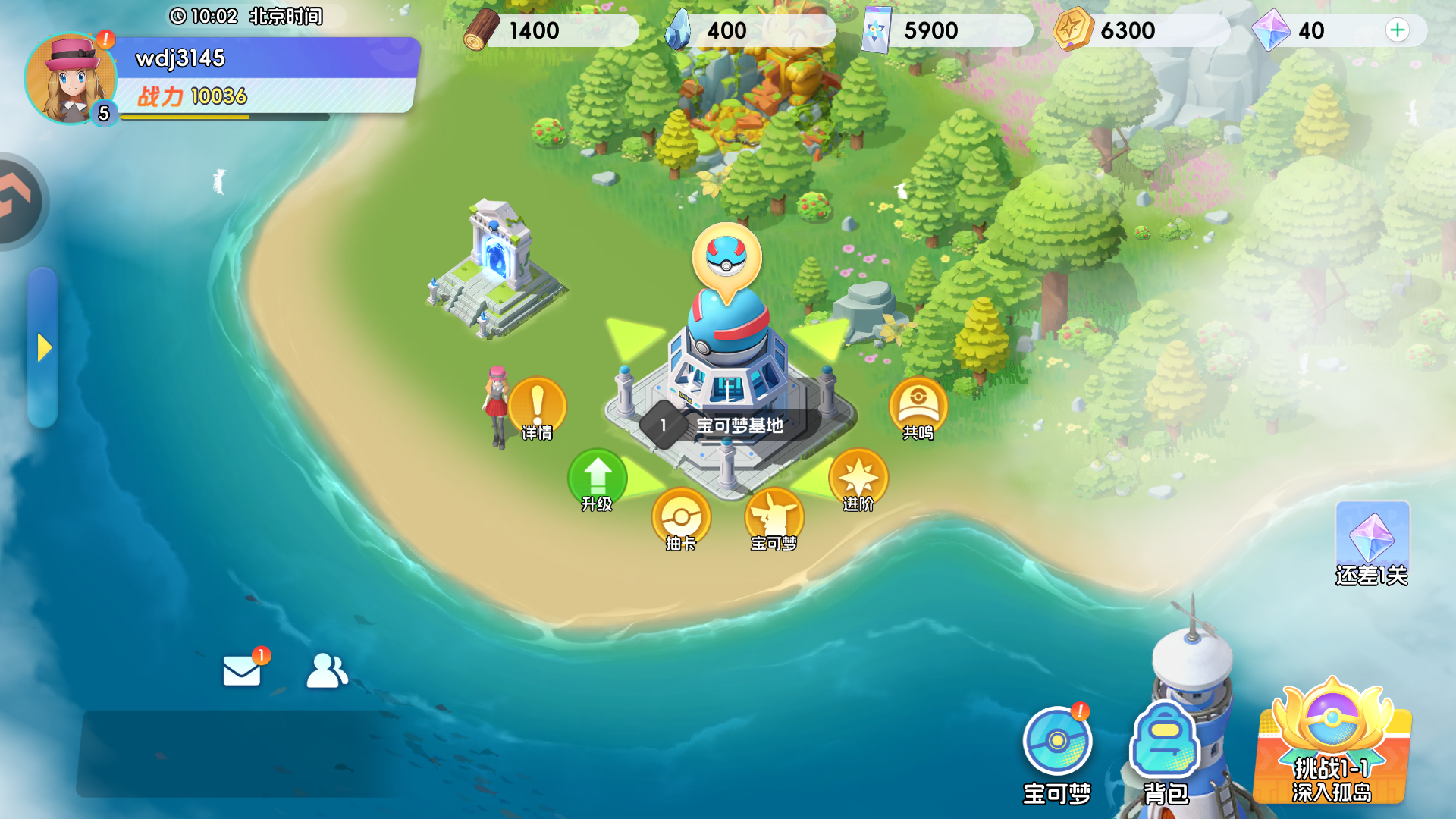Tap the gray arrow button at left edge
This screenshot has width=1456, height=819.
[x=19, y=201]
